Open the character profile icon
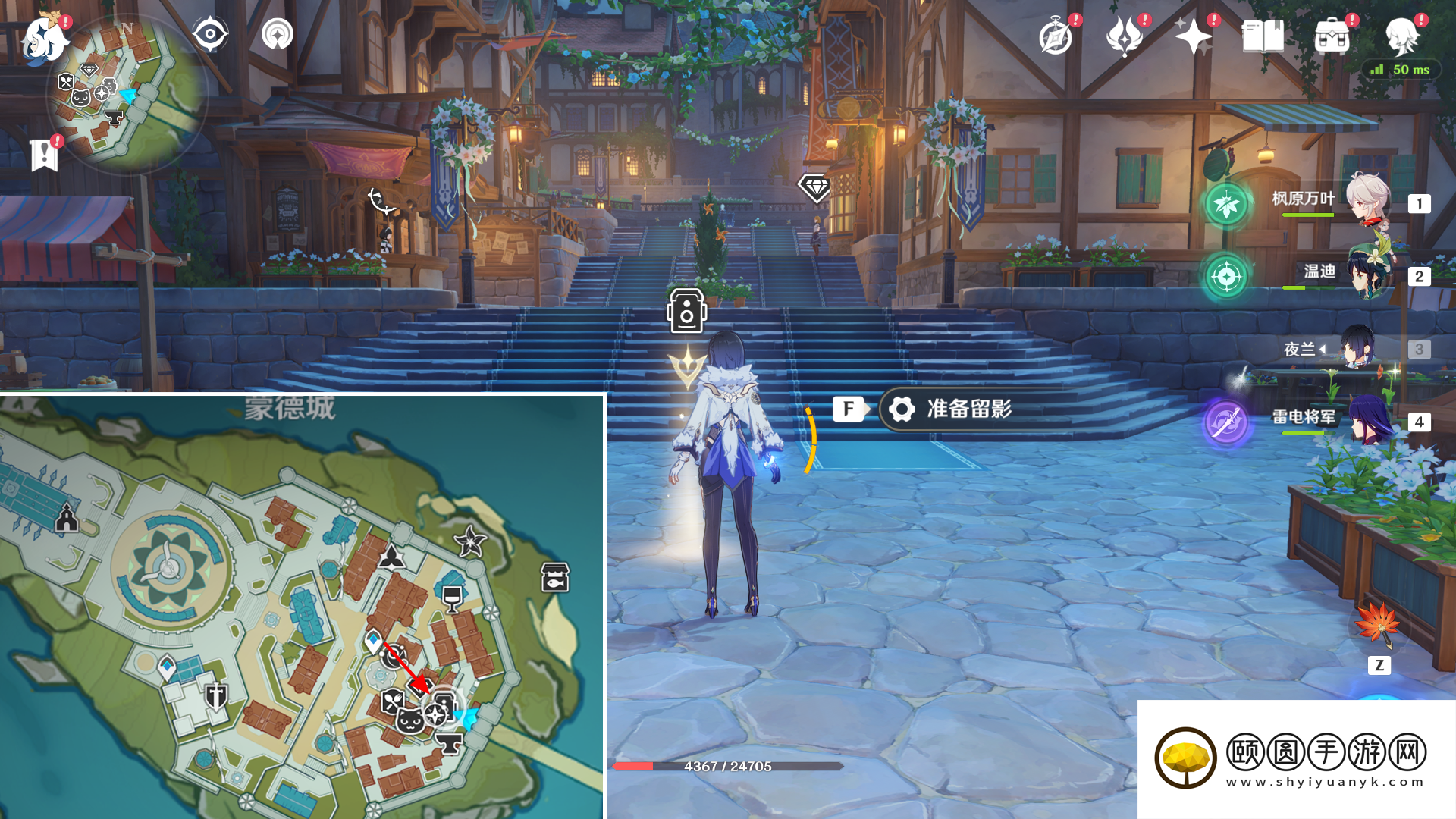This screenshot has width=1456, height=819. click(1401, 36)
